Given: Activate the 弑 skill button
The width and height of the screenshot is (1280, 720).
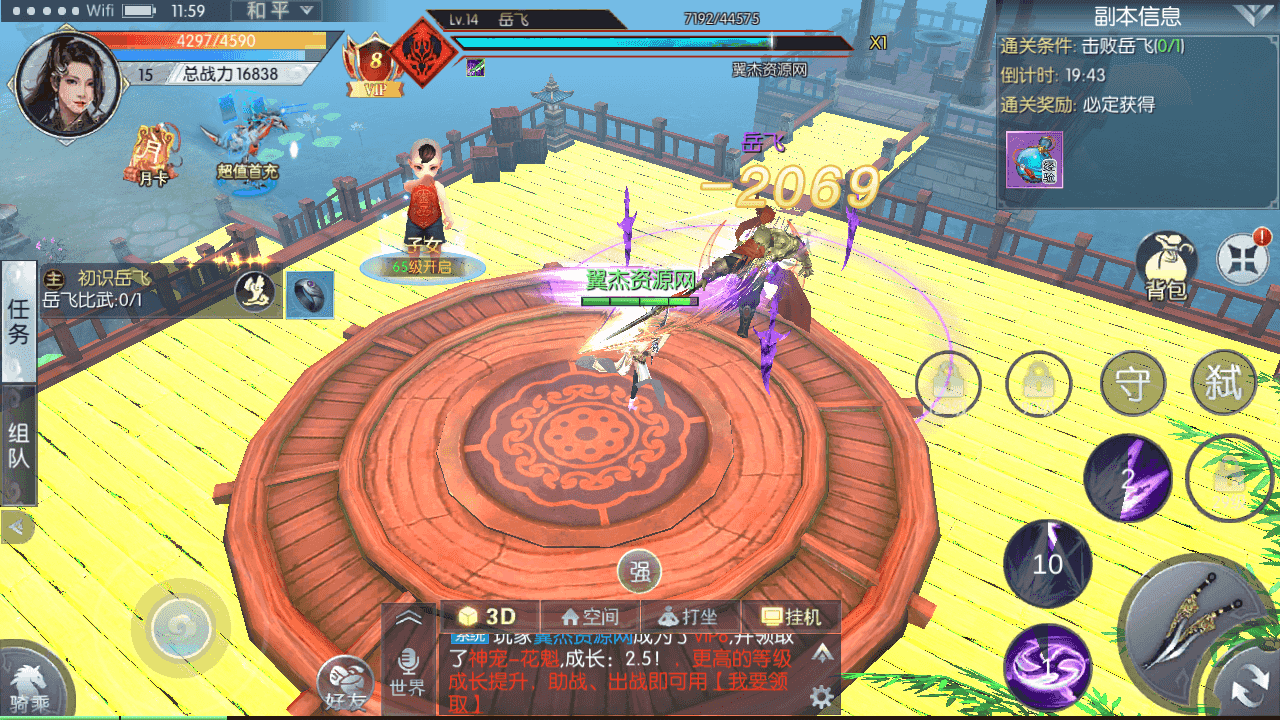Looking at the screenshot, I should pyautogui.click(x=1224, y=383).
